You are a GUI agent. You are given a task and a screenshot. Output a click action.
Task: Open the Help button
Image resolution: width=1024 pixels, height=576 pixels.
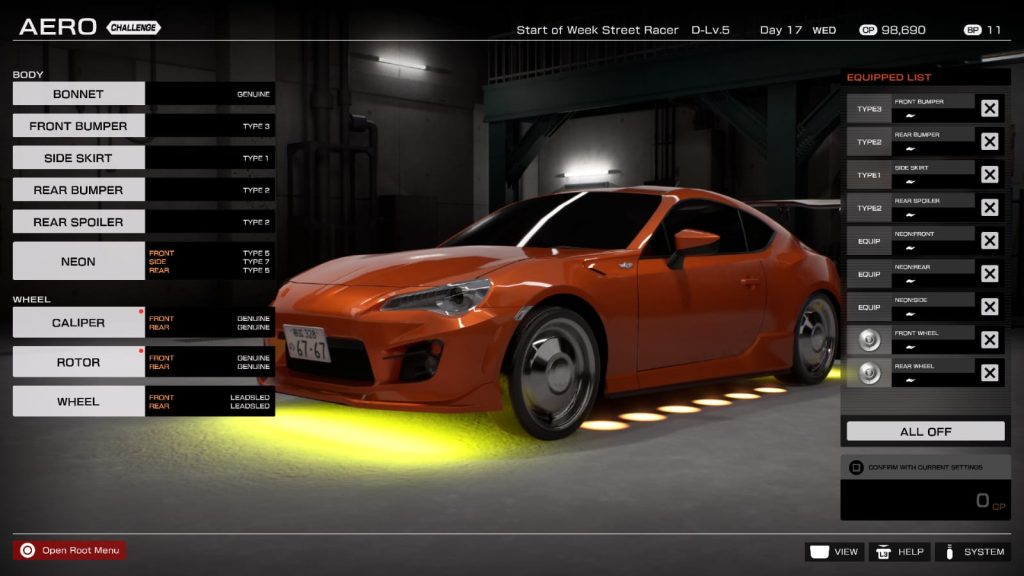(x=899, y=552)
